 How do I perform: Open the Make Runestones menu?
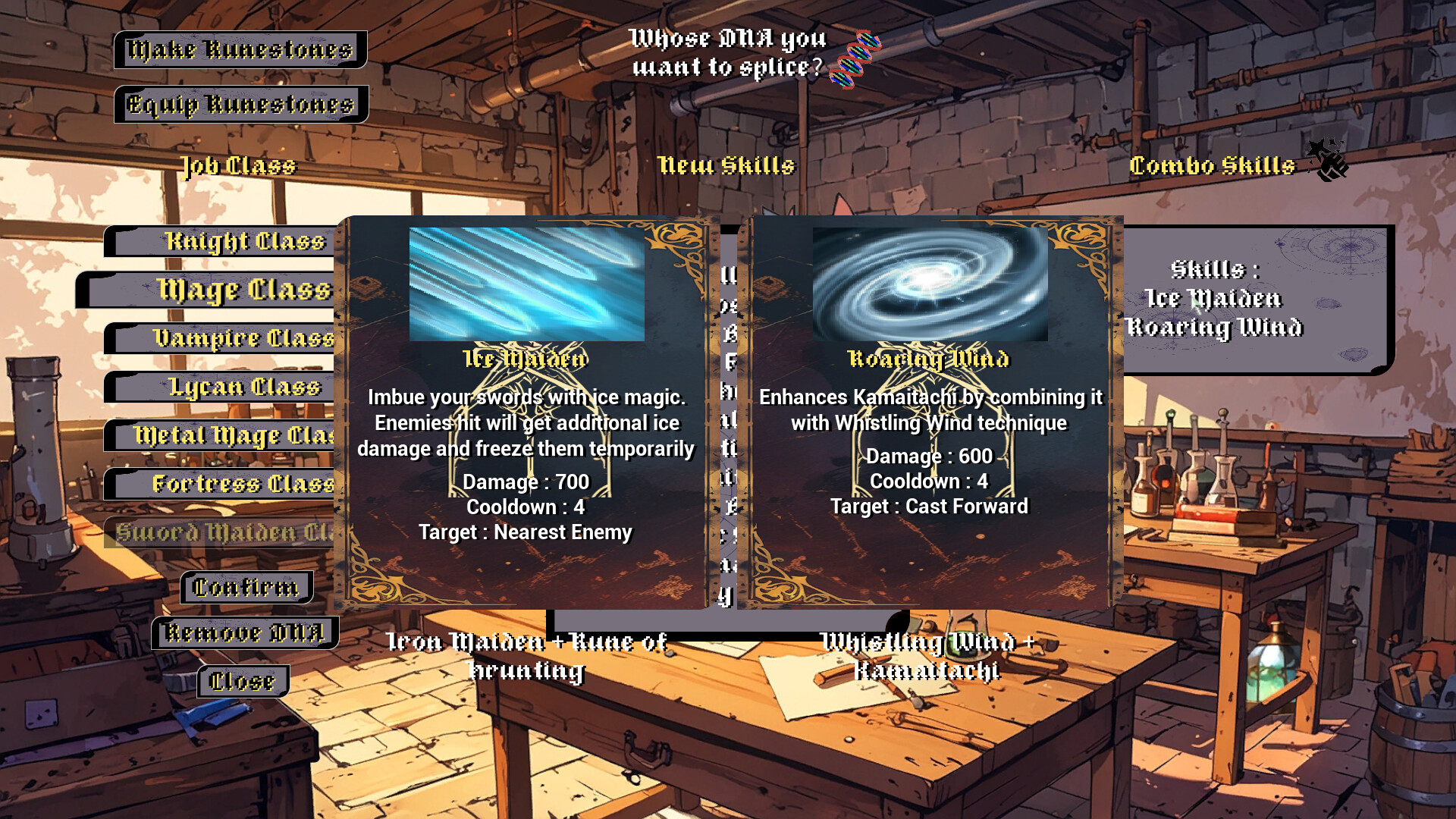coord(240,50)
